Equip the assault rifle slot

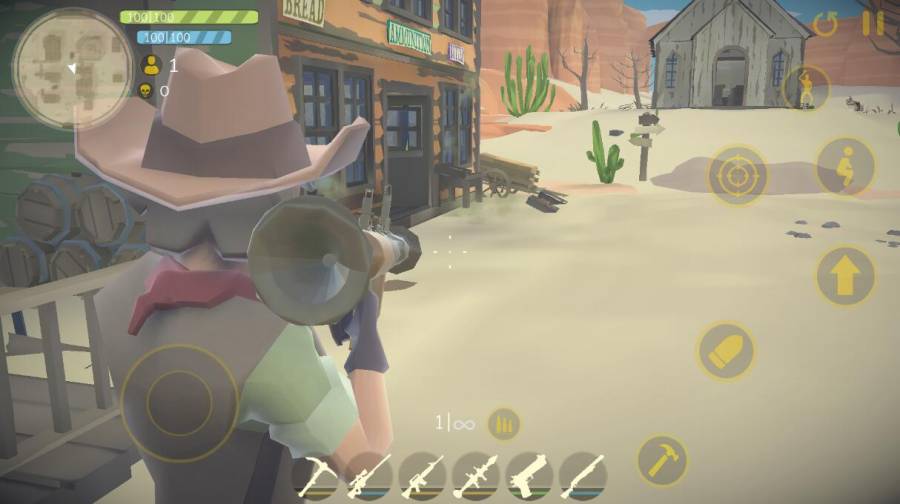pyautogui.click(x=423, y=476)
